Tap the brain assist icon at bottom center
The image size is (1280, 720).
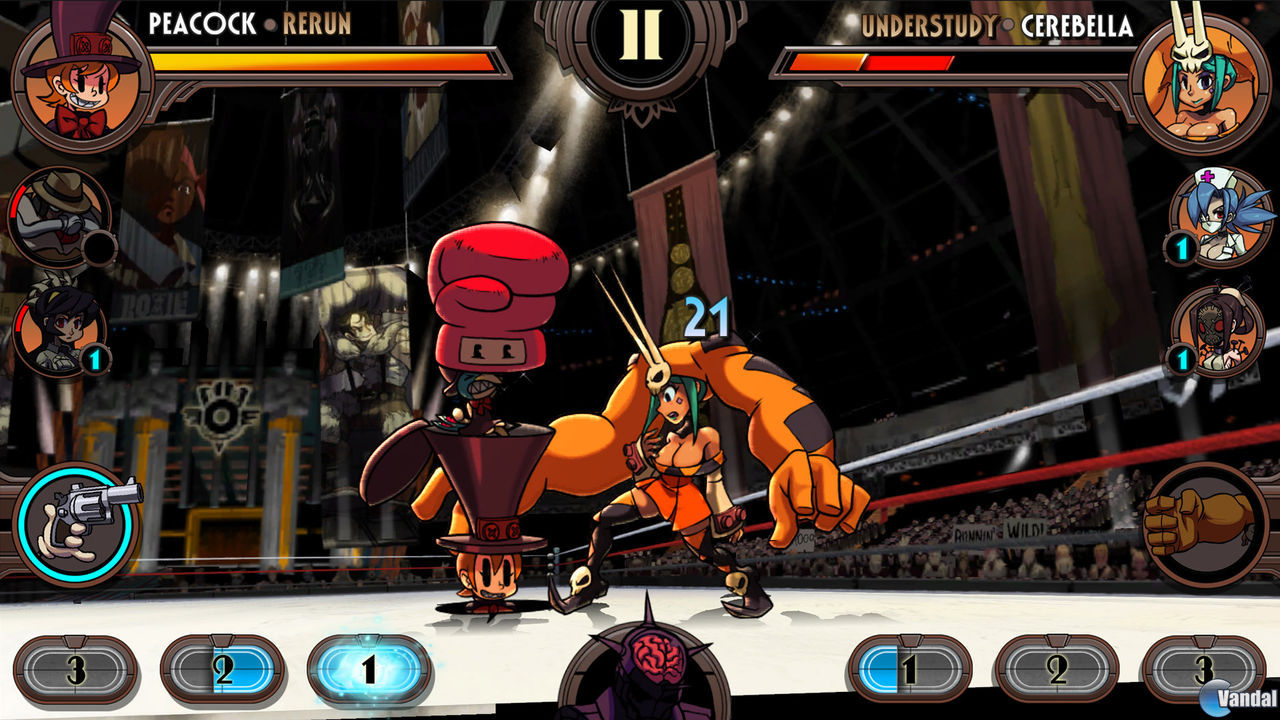tap(640, 665)
